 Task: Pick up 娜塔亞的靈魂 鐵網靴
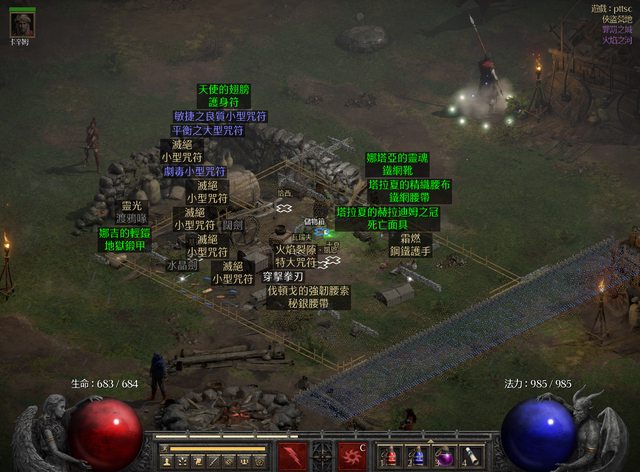[x=397, y=165]
